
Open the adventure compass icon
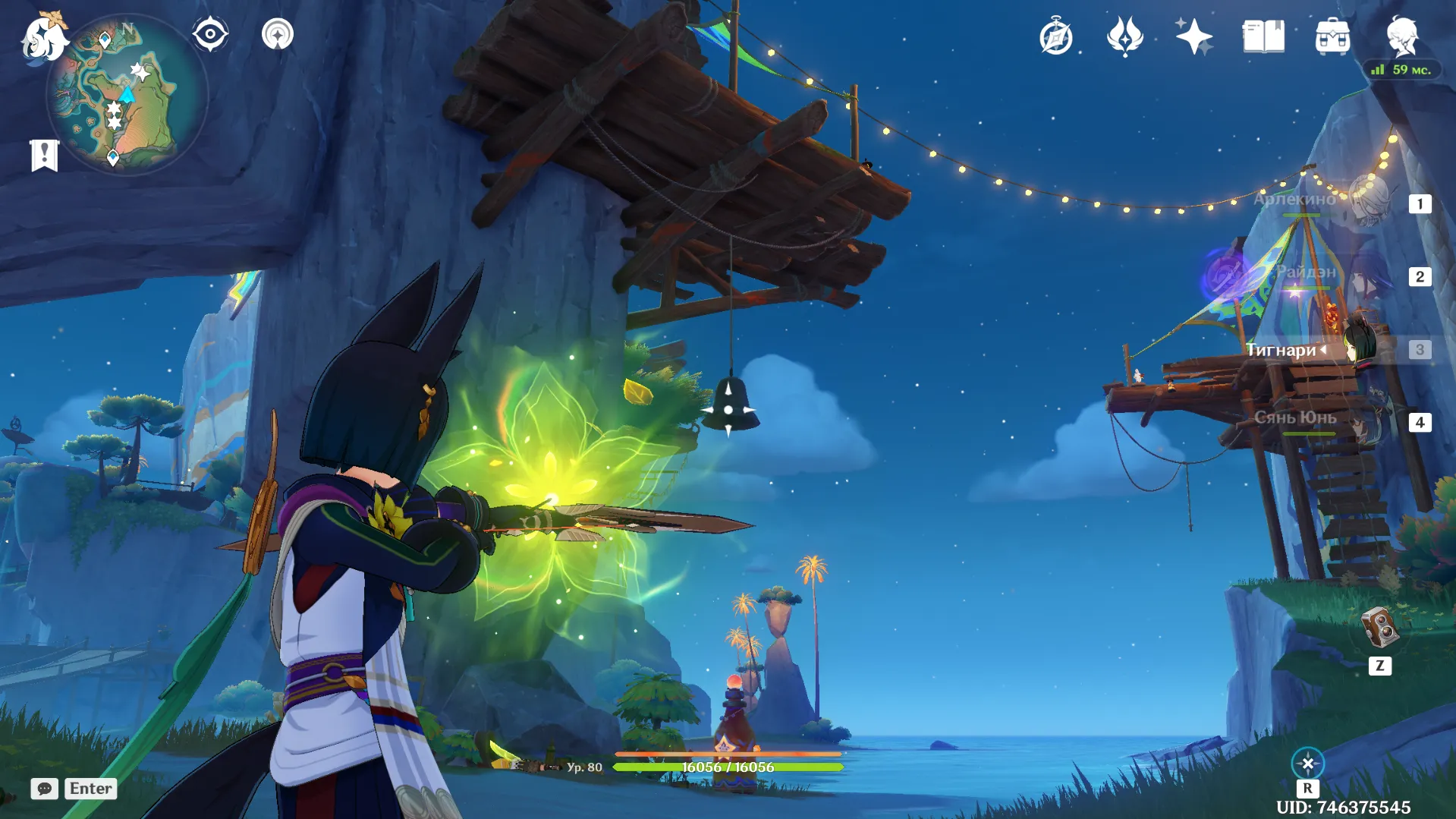coord(1056,37)
